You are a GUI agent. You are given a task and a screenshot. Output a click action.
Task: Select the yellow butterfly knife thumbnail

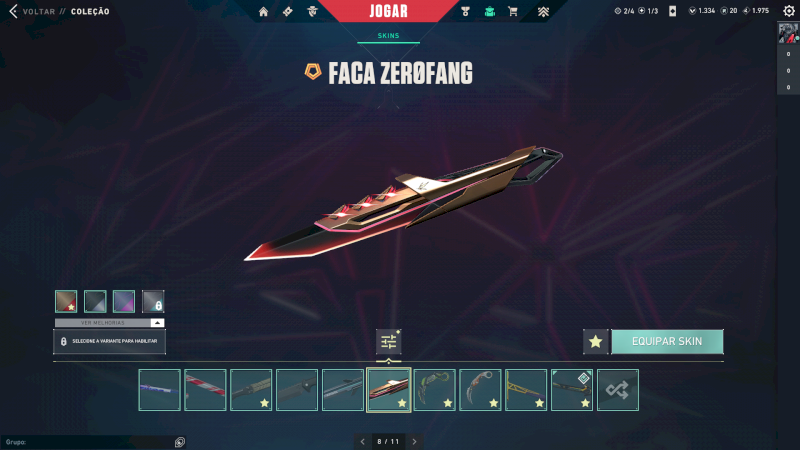point(526,390)
